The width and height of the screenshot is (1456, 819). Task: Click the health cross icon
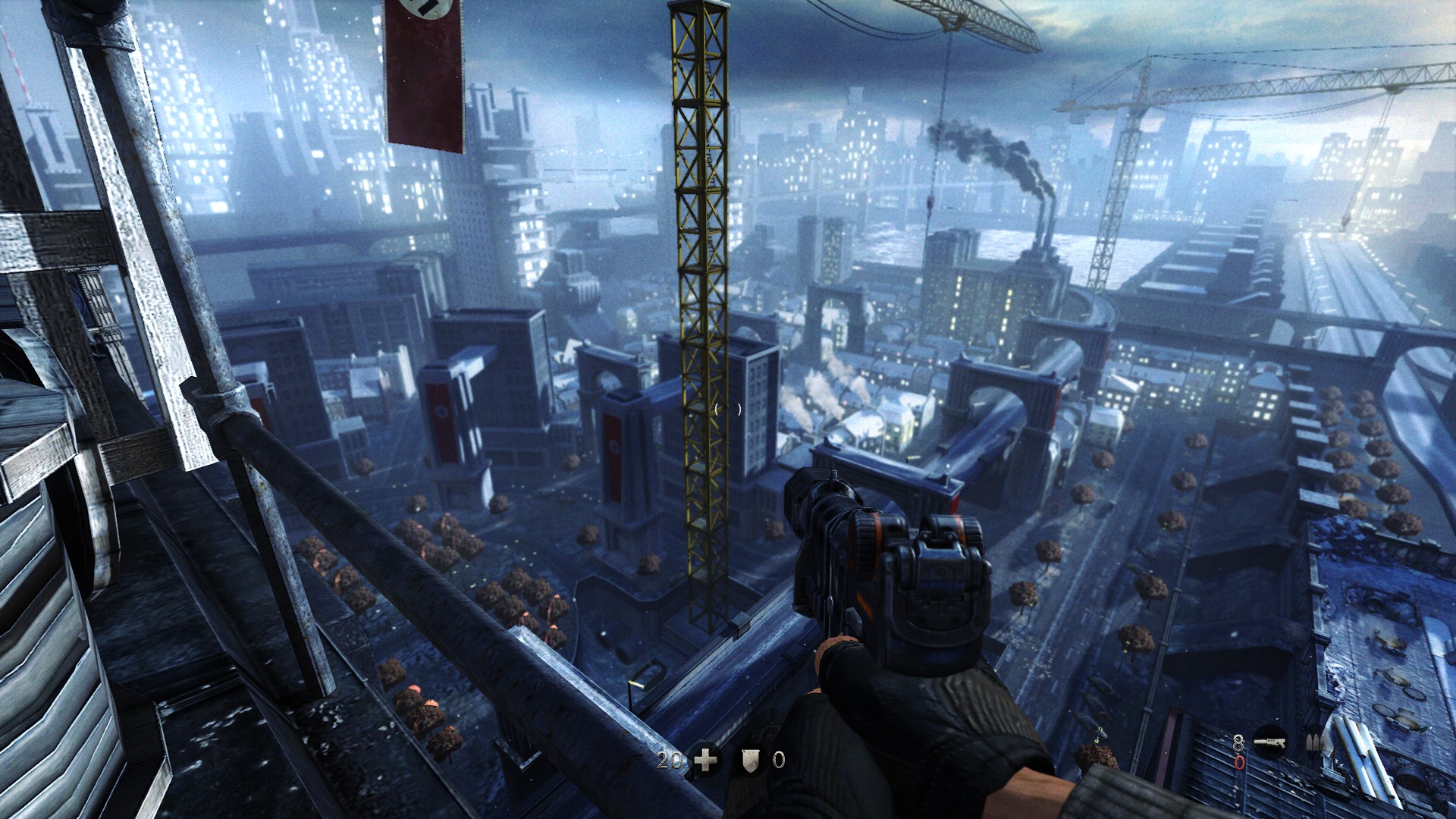click(706, 759)
